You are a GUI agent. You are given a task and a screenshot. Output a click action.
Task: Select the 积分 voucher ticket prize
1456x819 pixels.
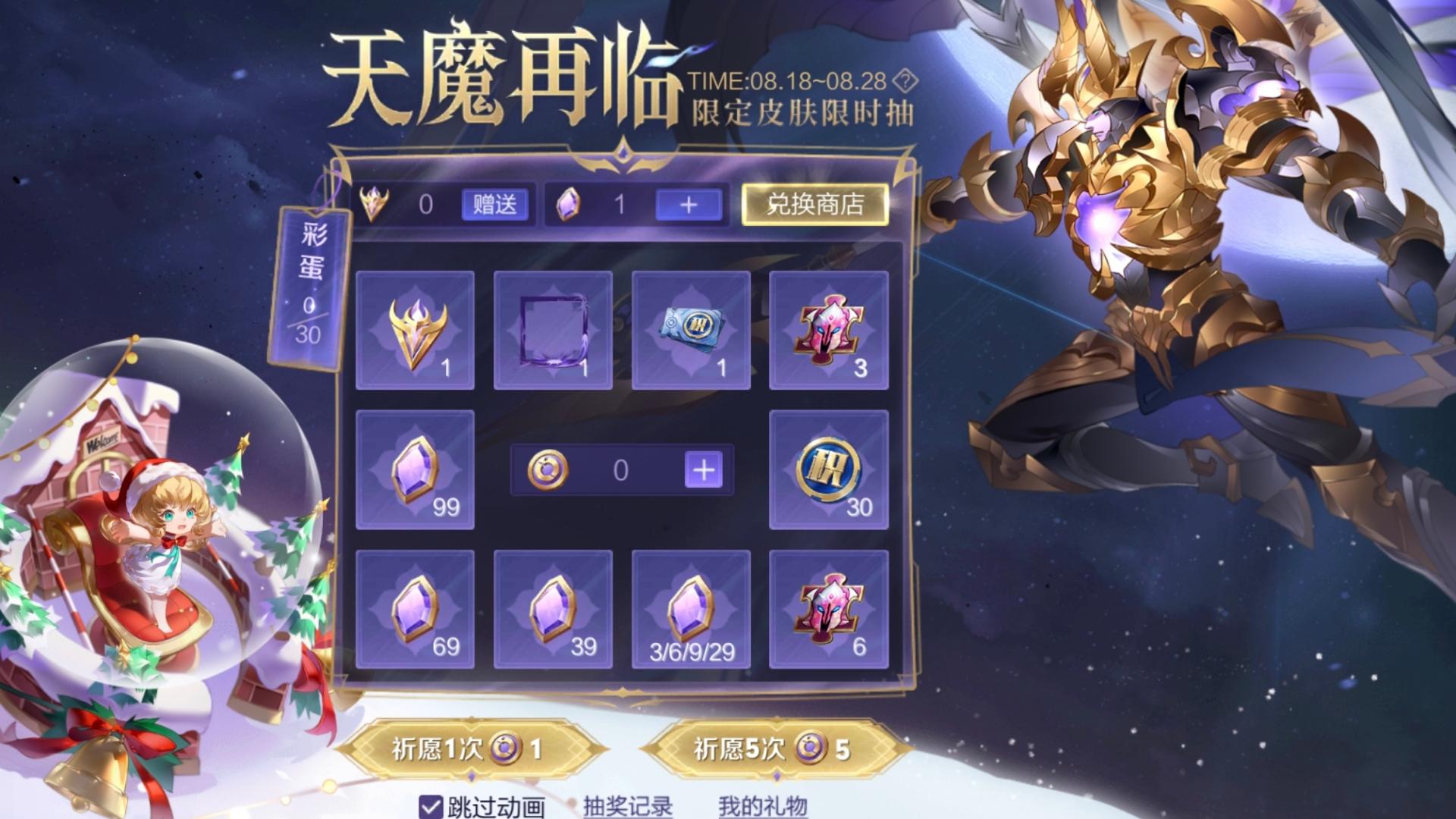(x=690, y=330)
